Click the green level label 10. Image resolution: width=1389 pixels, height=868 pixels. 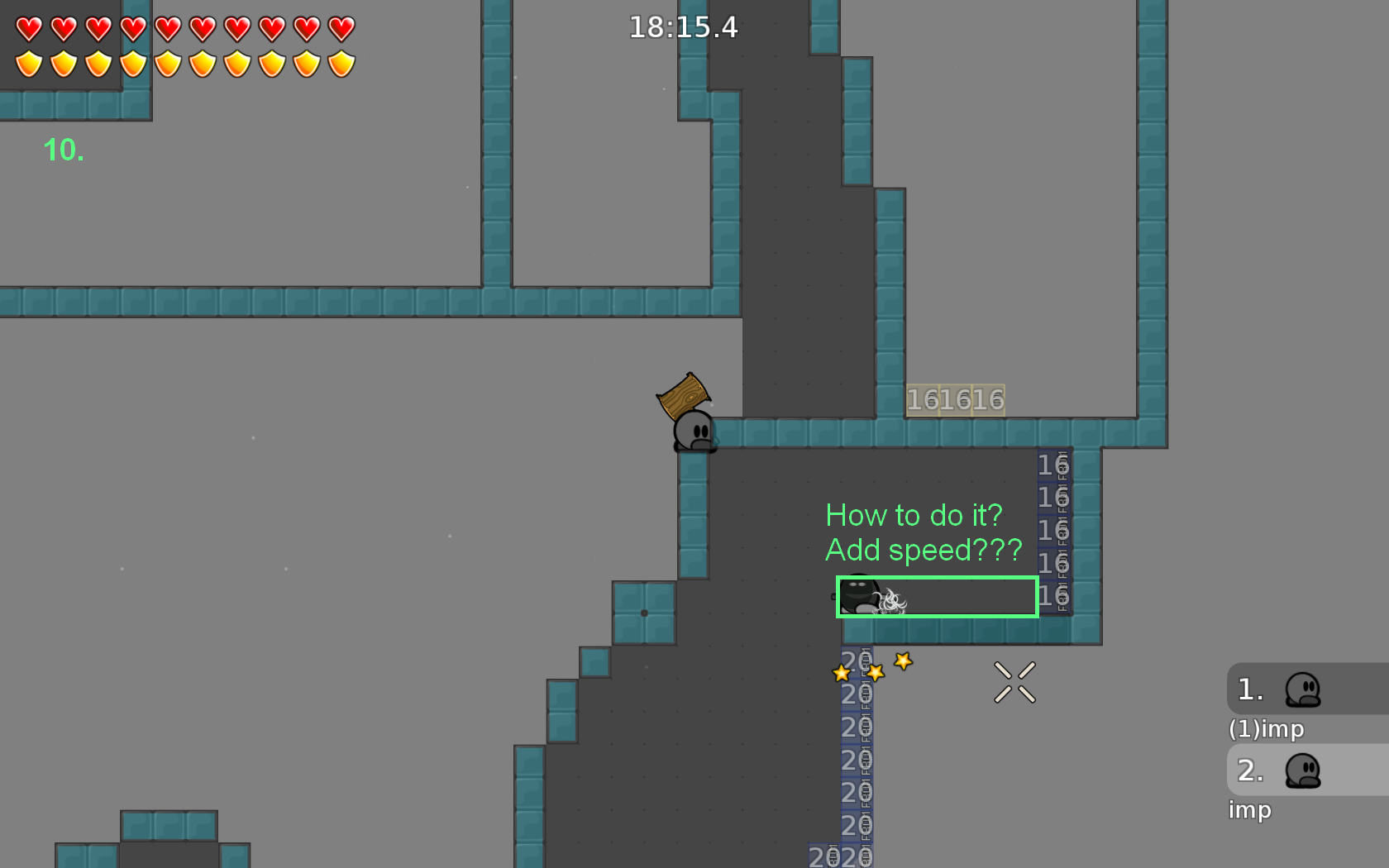click(62, 150)
